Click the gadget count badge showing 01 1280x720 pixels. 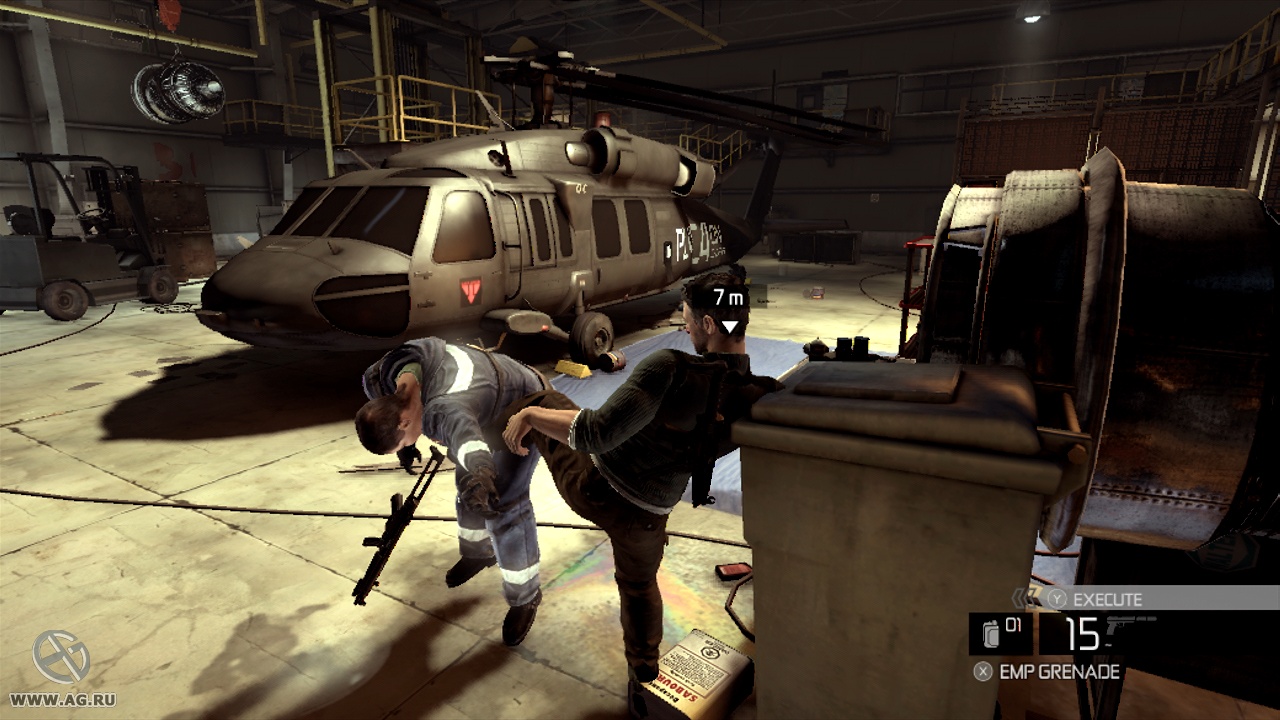(x=1012, y=624)
